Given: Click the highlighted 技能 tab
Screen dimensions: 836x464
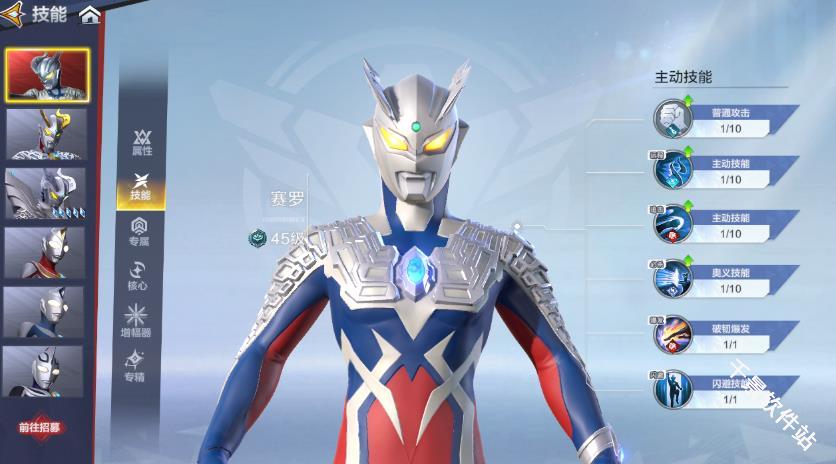Looking at the screenshot, I should [141, 186].
